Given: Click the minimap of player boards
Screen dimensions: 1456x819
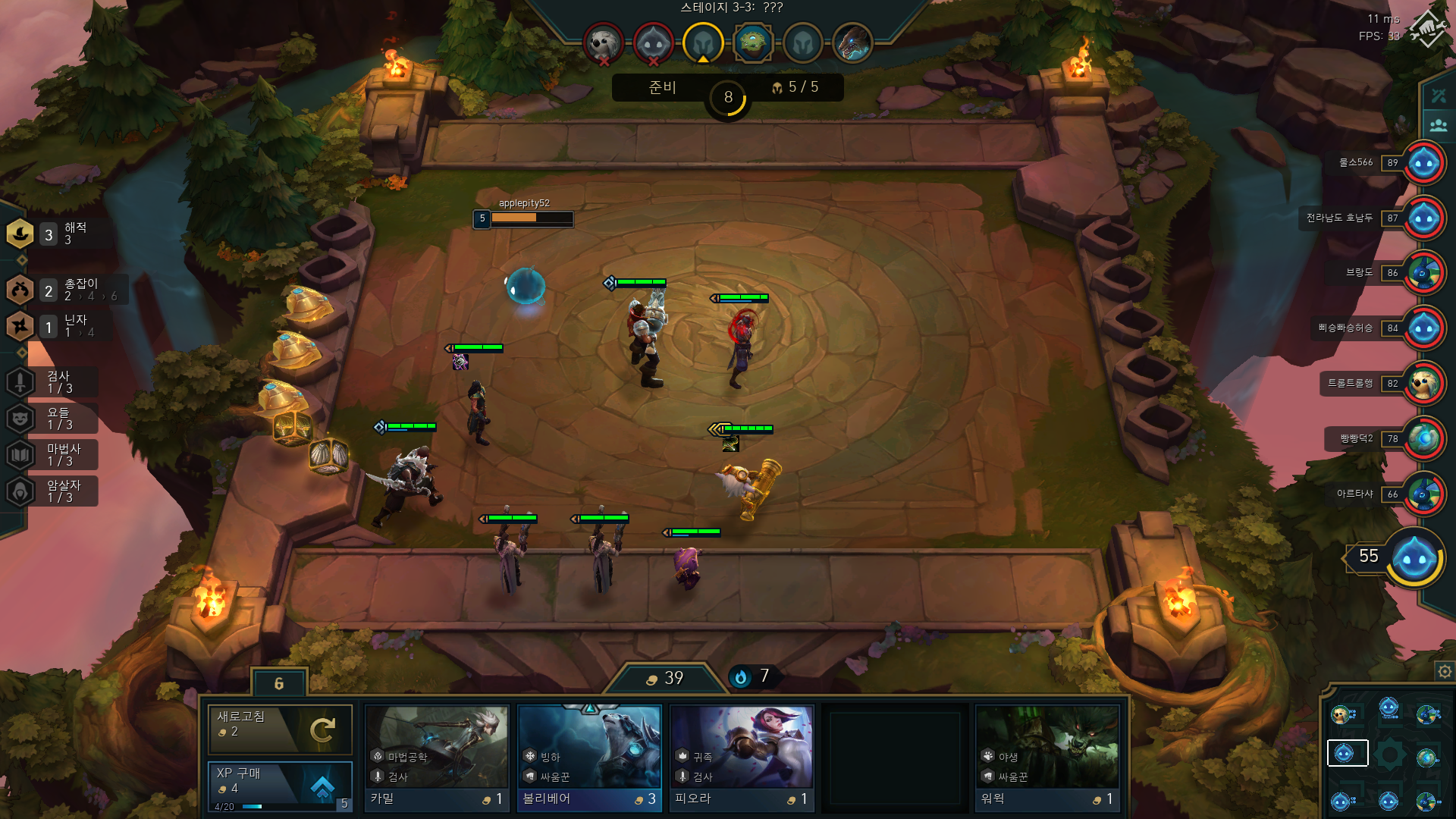Looking at the screenshot, I should coord(1388,755).
